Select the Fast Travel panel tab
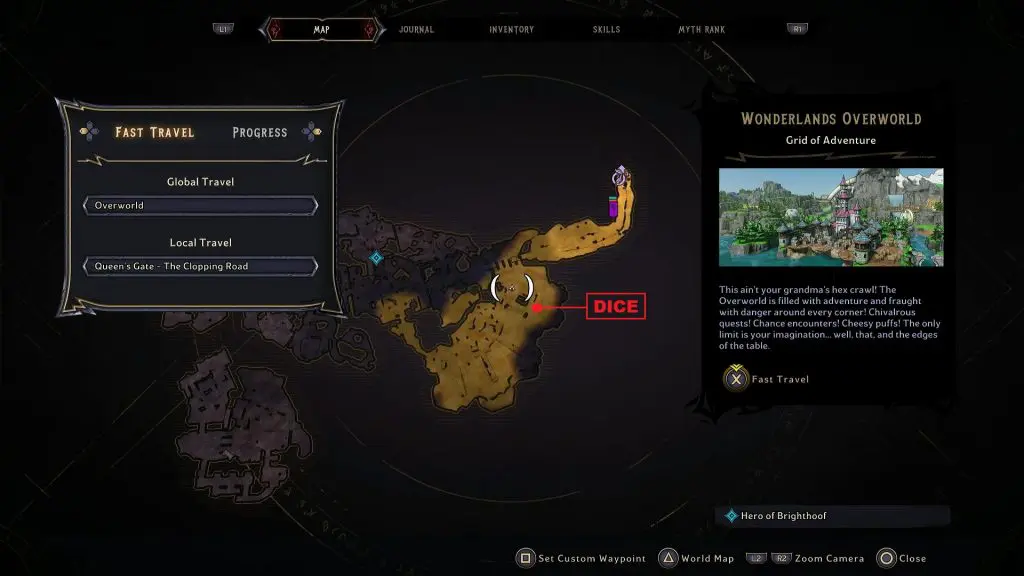The width and height of the screenshot is (1024, 576). tap(155, 132)
